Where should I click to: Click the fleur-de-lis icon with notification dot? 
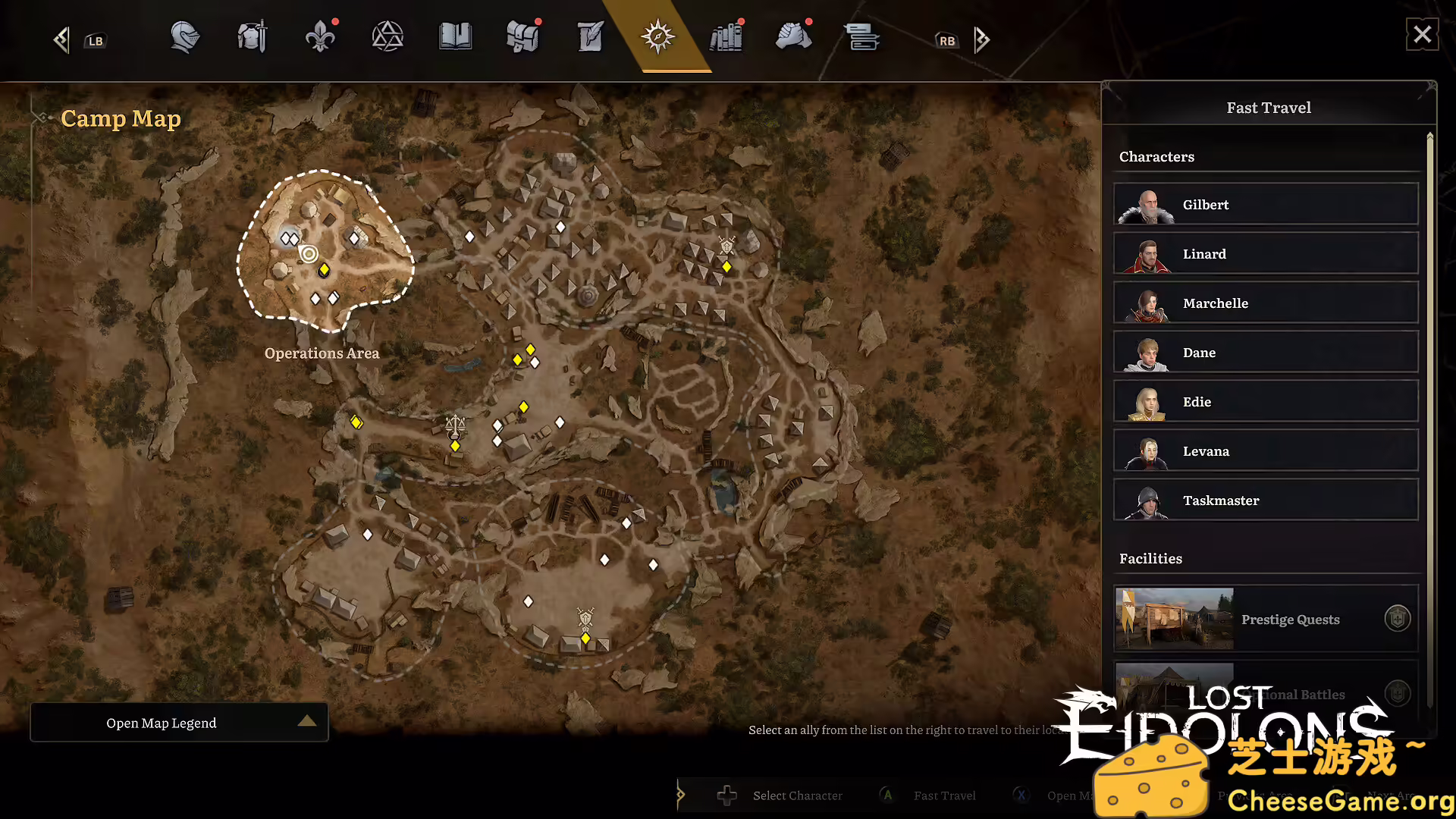pos(321,36)
